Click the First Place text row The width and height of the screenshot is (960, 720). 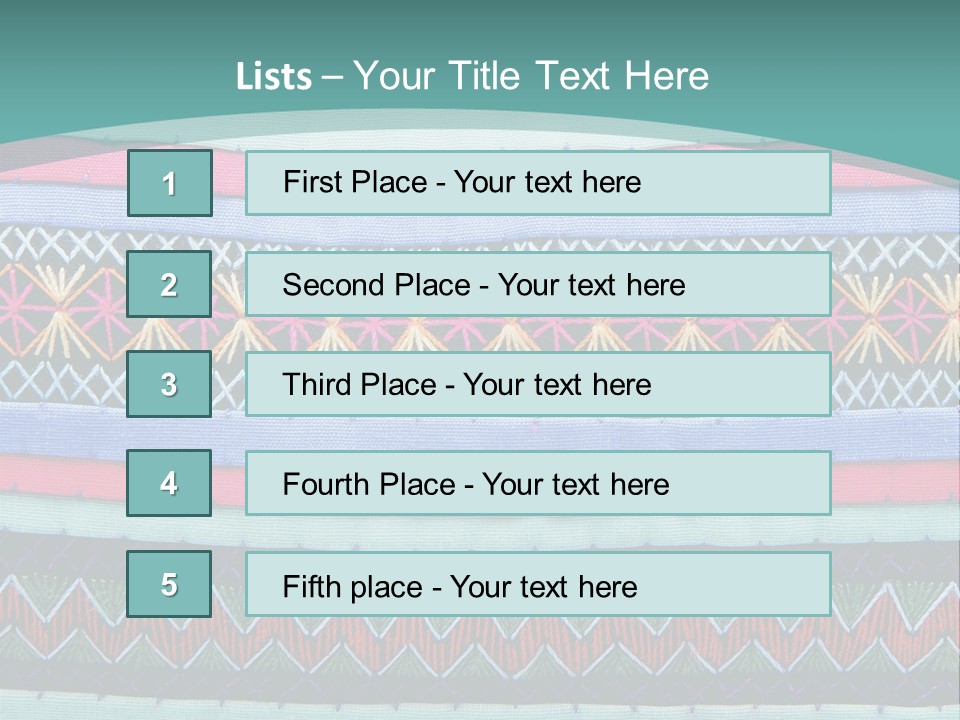(x=538, y=183)
